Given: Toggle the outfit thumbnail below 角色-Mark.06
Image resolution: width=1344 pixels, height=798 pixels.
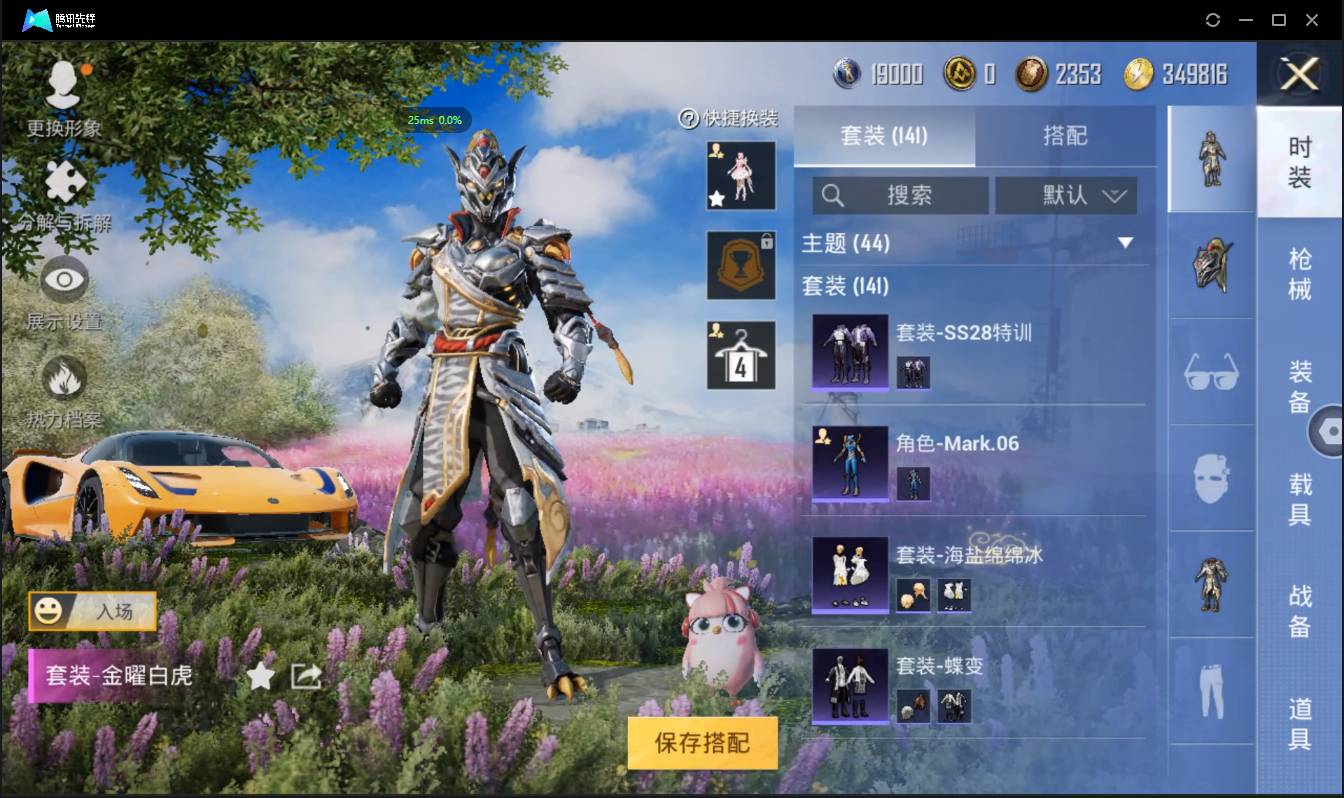Looking at the screenshot, I should point(913,484).
